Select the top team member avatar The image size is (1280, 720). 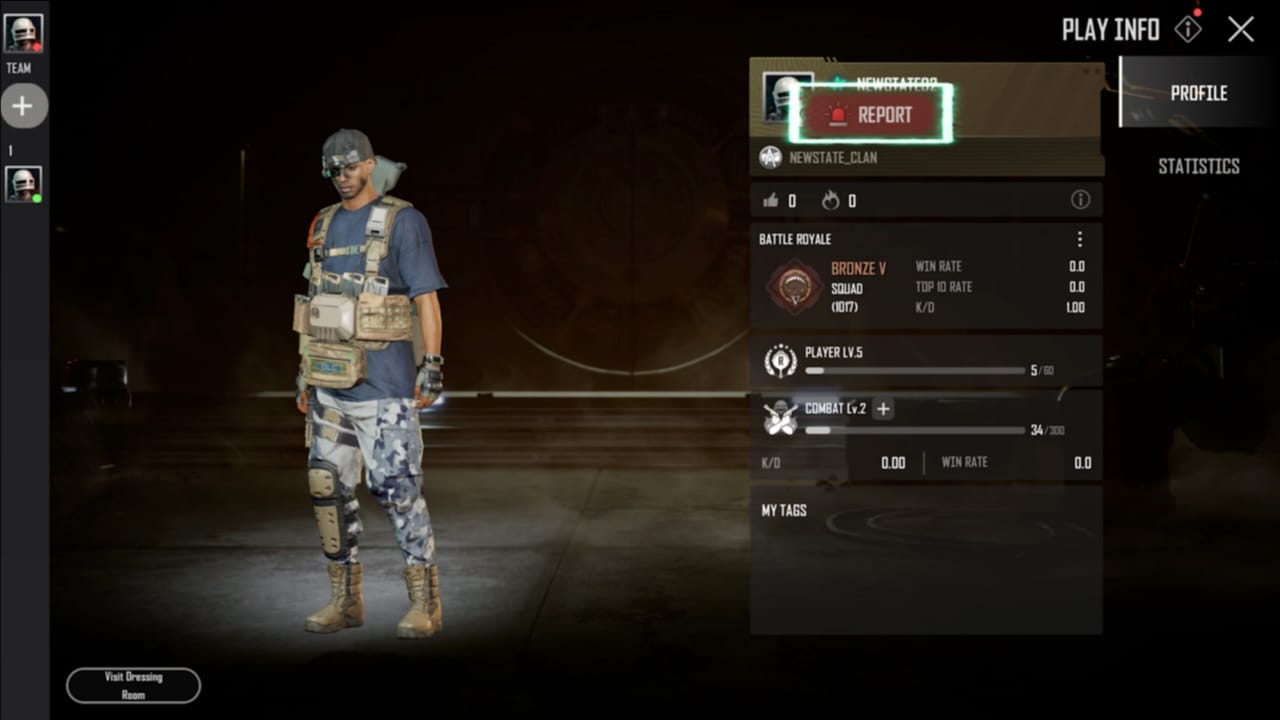(23, 33)
